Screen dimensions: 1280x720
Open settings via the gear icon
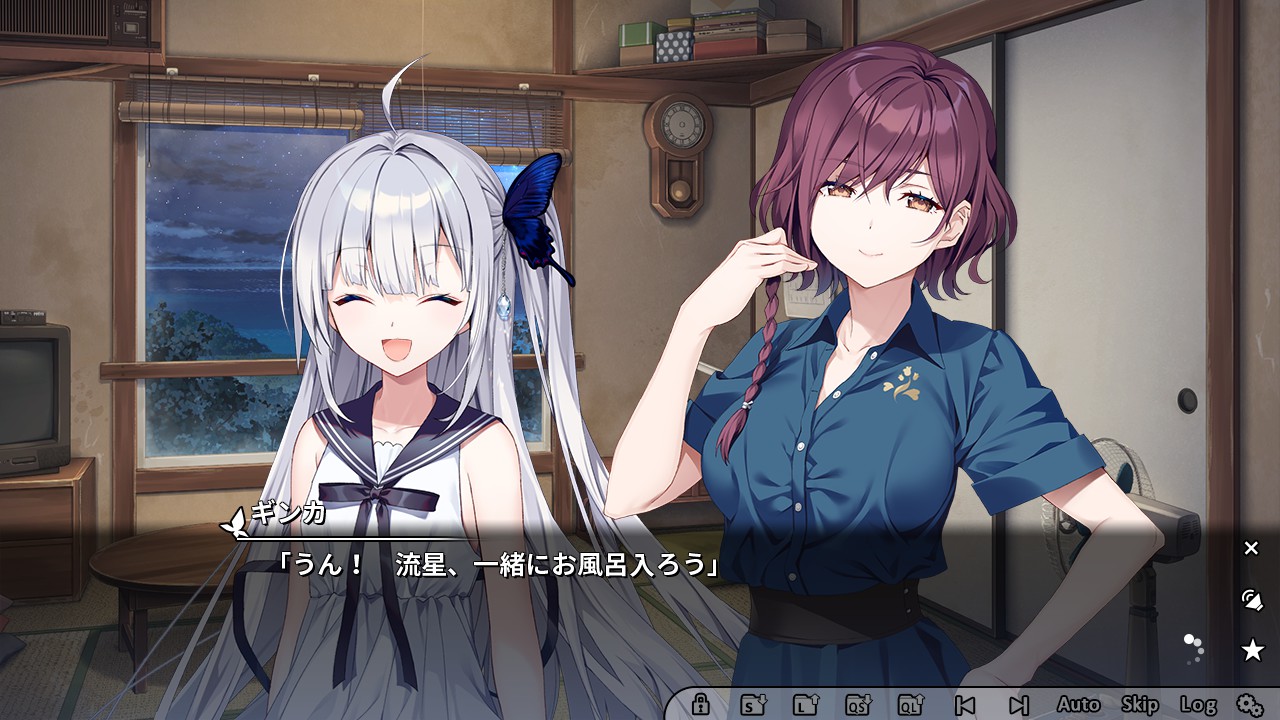click(1250, 705)
